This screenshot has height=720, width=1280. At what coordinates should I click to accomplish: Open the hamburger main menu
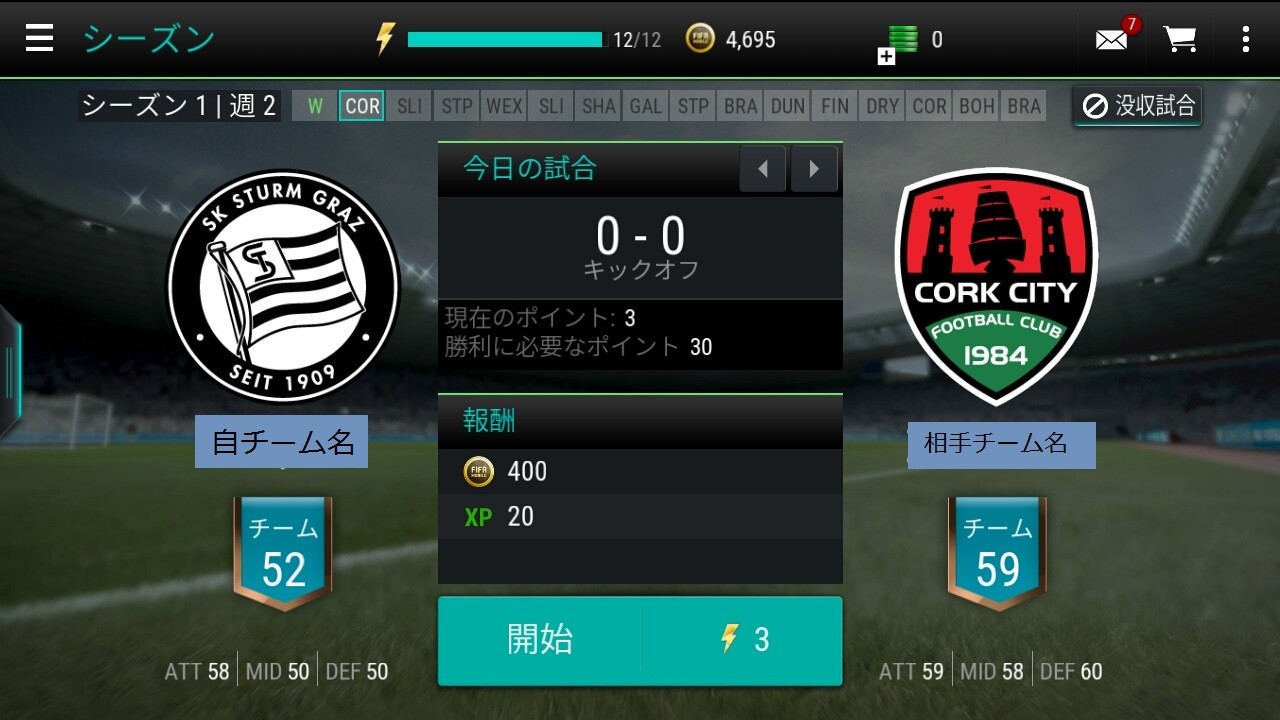point(39,39)
